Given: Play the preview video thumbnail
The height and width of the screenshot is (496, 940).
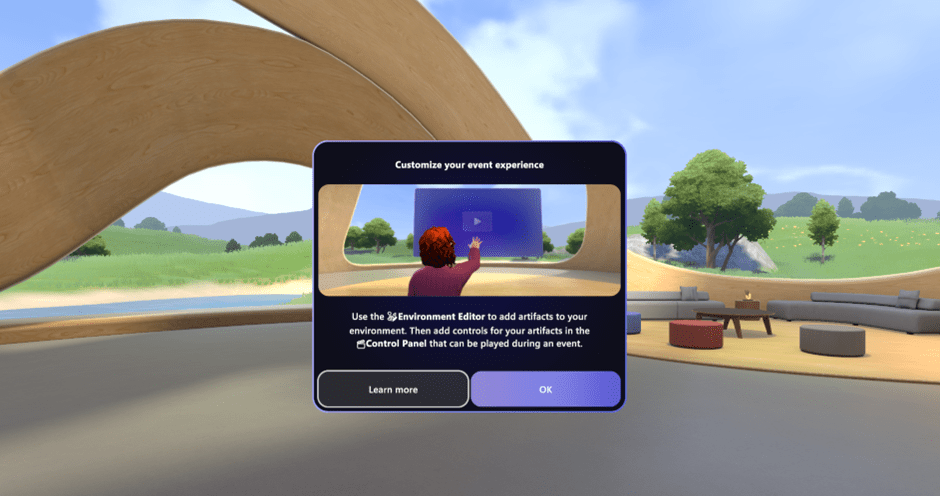Looking at the screenshot, I should 477,221.
